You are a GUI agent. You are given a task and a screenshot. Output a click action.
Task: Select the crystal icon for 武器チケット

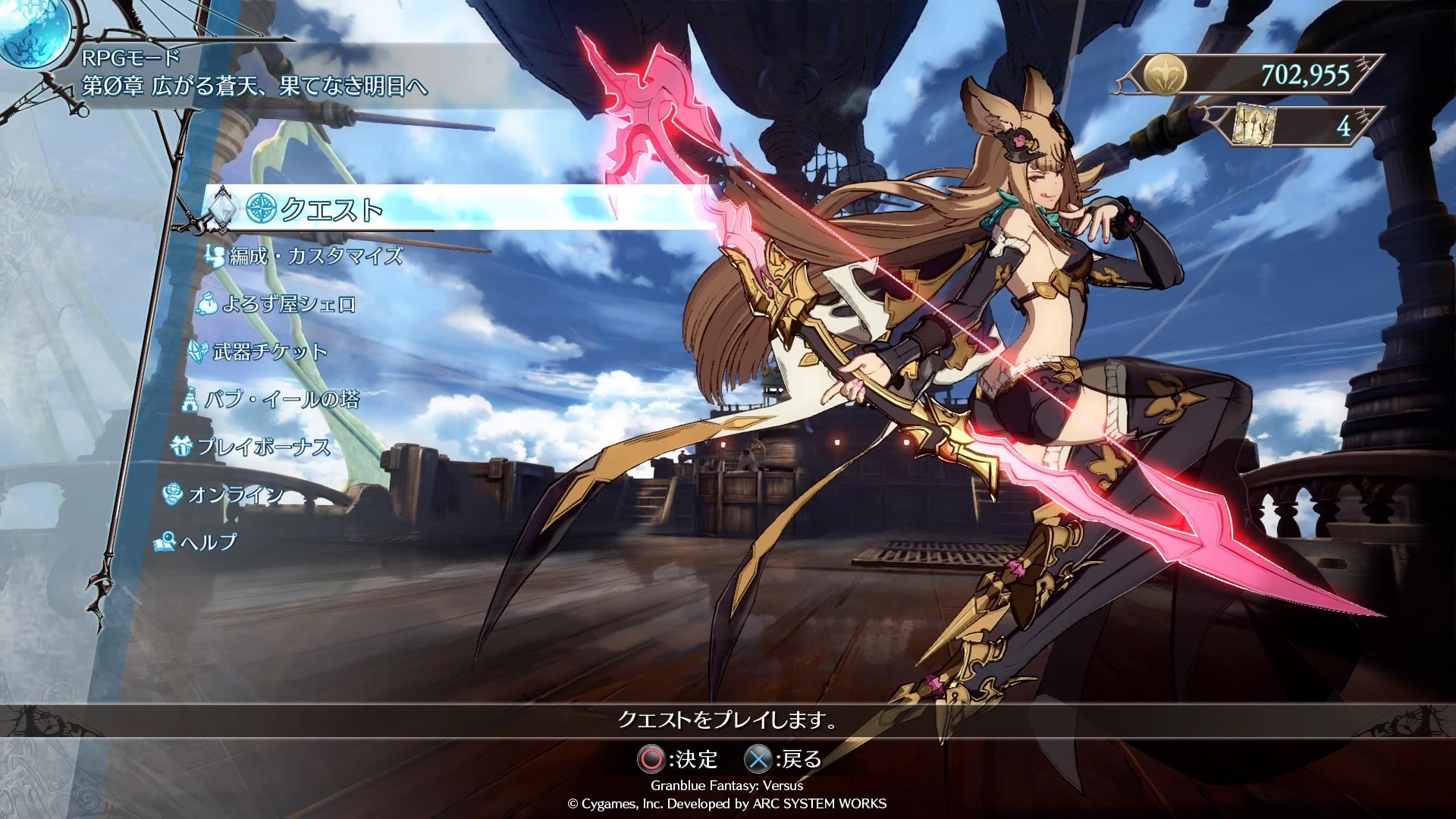click(198, 351)
